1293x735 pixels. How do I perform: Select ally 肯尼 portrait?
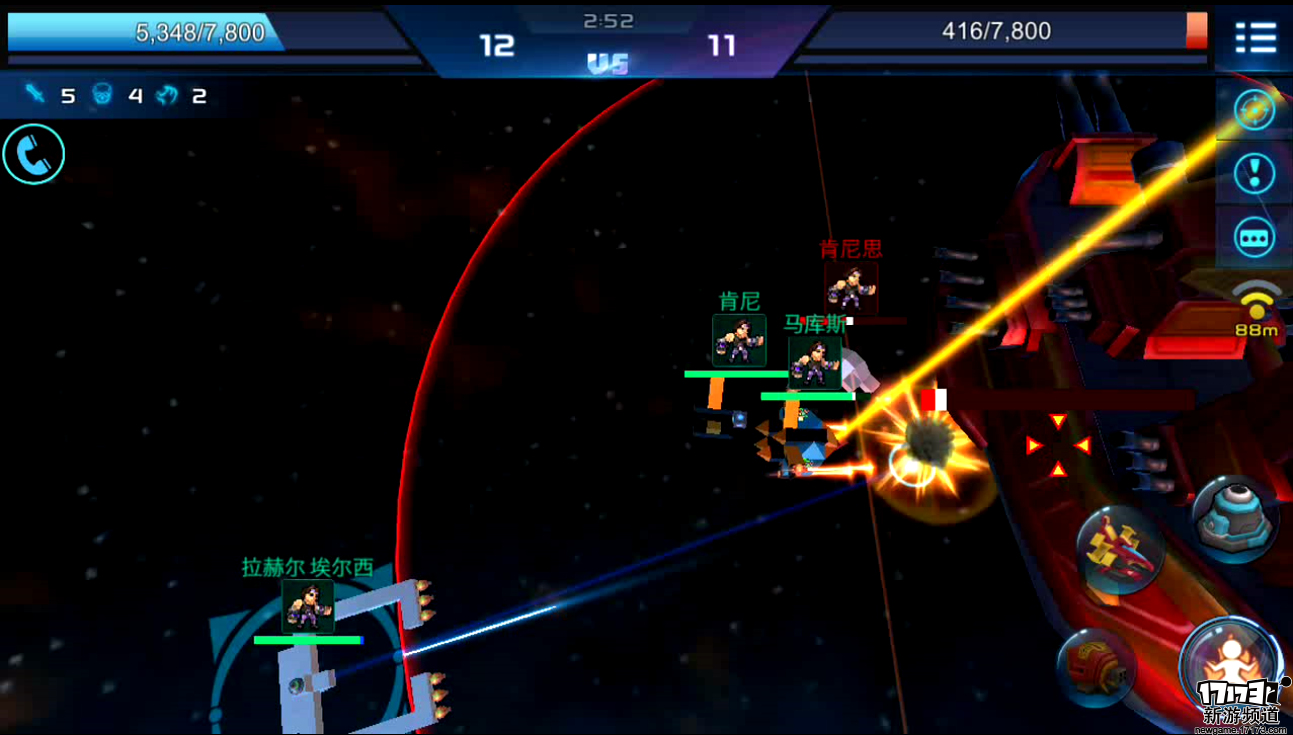739,341
